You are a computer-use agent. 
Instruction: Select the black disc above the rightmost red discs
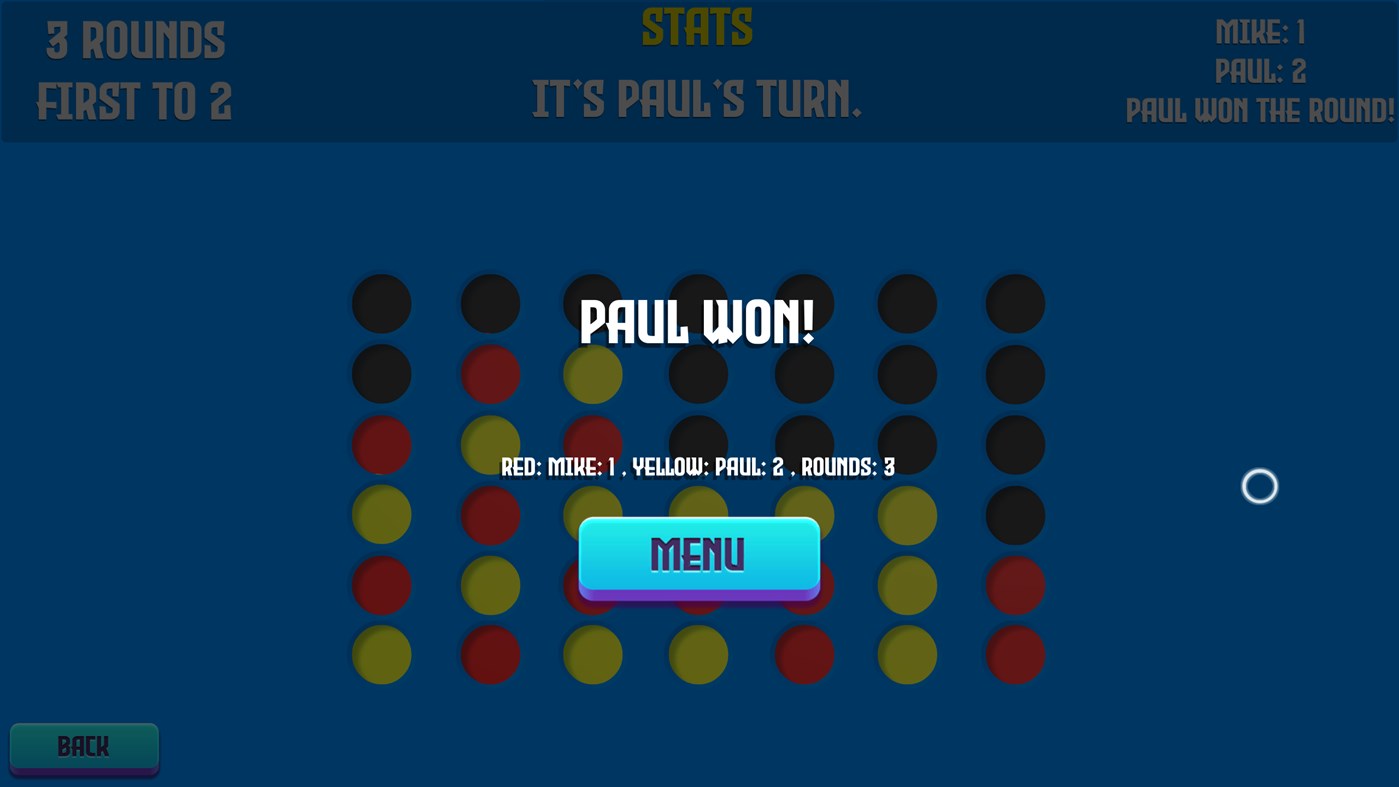point(1015,514)
